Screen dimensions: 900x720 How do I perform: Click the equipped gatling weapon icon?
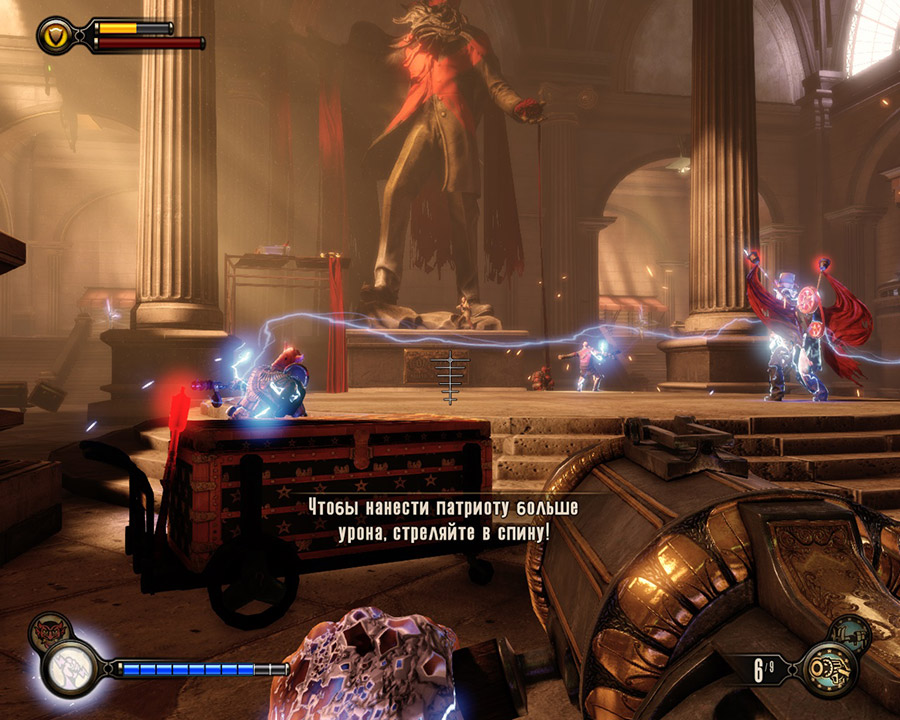coord(829,668)
